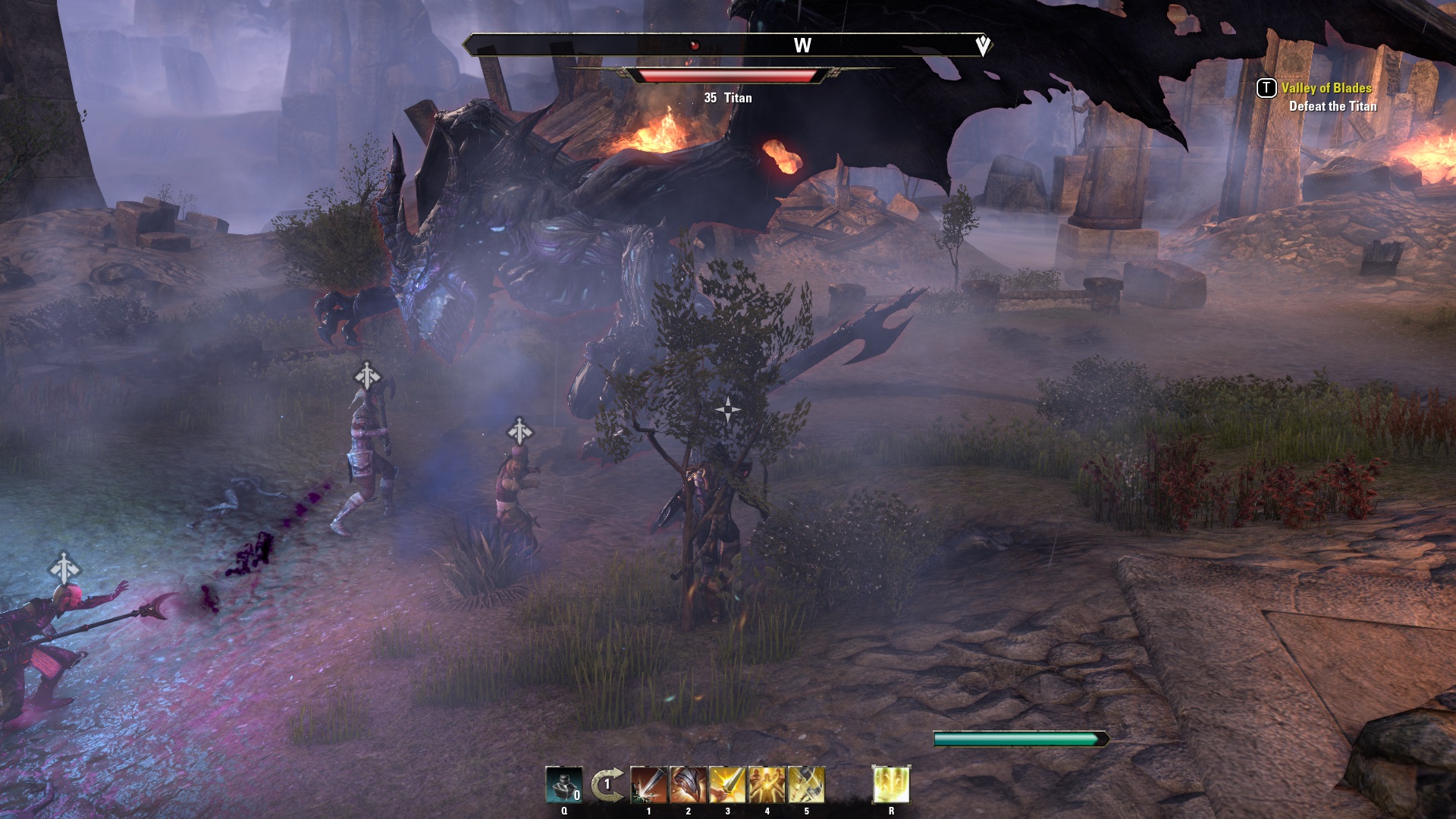1456x819 pixels.
Task: Cast the three golden figures ability
Action: click(767, 785)
